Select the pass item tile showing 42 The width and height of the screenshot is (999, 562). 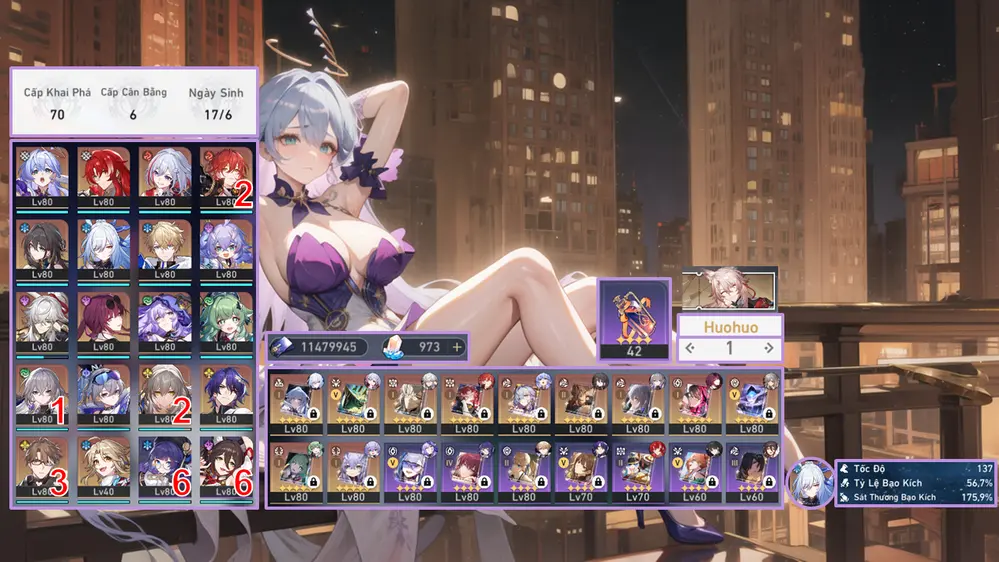click(x=633, y=318)
